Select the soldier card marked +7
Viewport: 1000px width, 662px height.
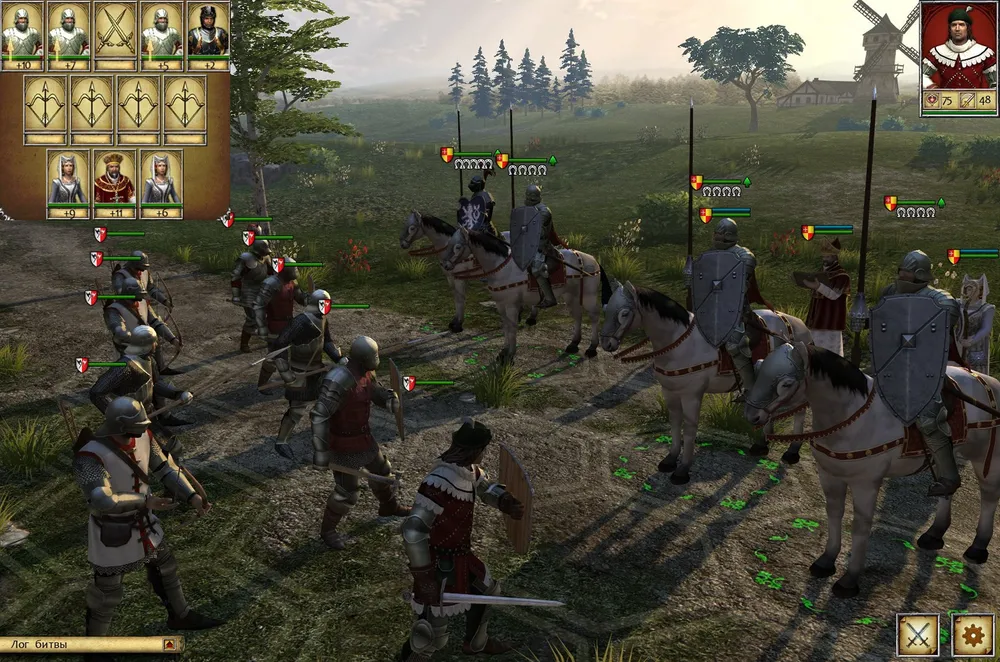click(68, 33)
